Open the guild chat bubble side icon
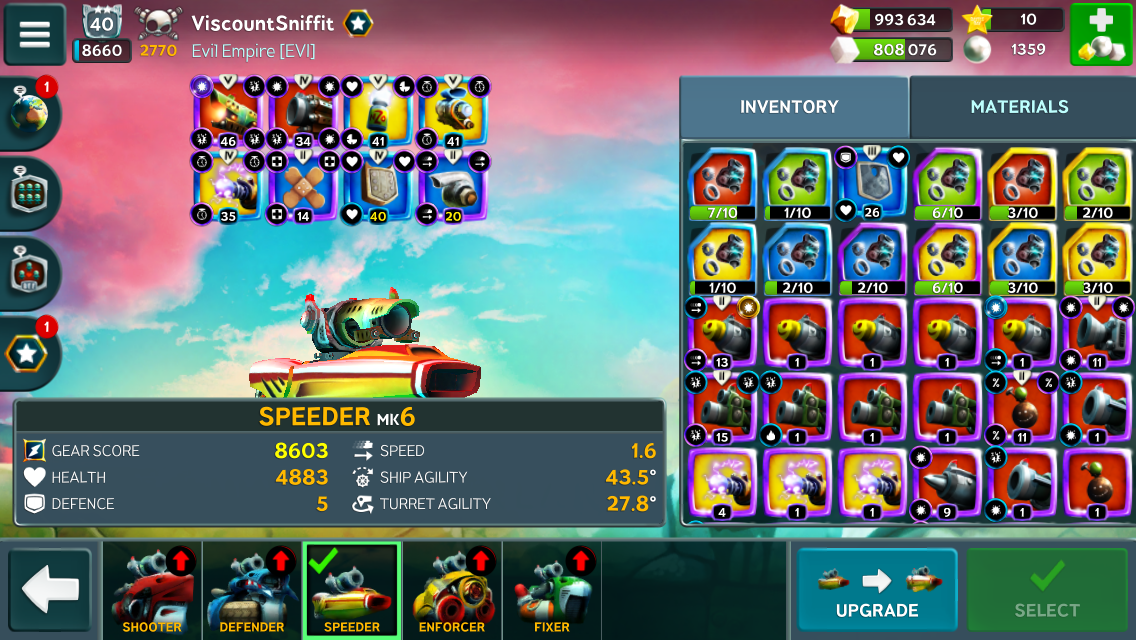 (x=30, y=192)
